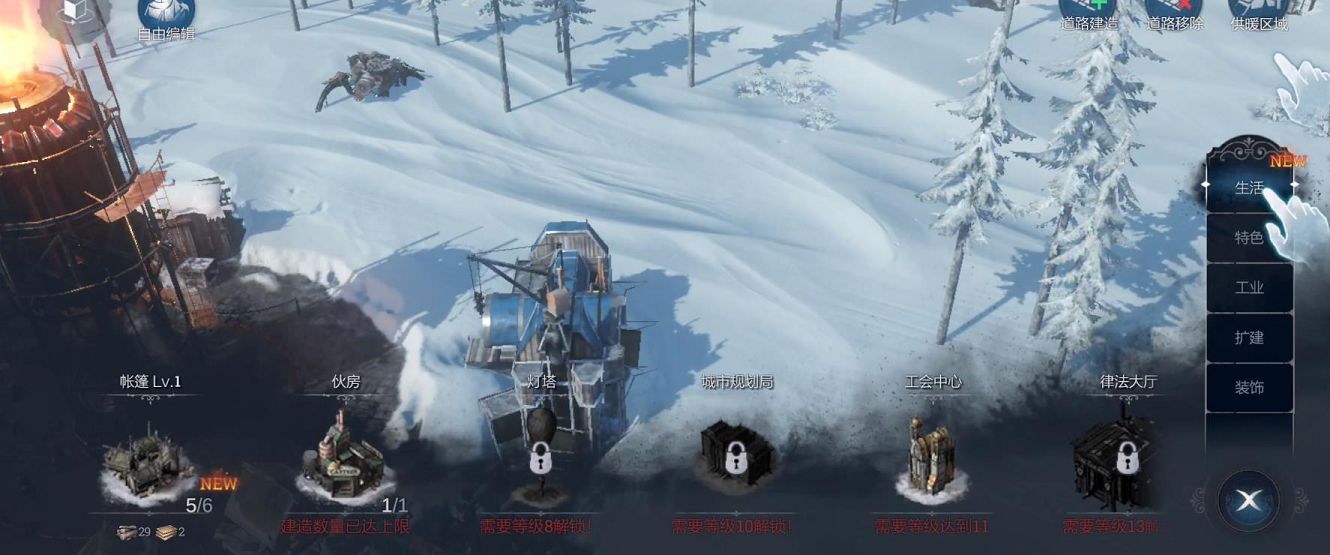
Task: Select the locked 城市规划局 building
Action: click(736, 458)
